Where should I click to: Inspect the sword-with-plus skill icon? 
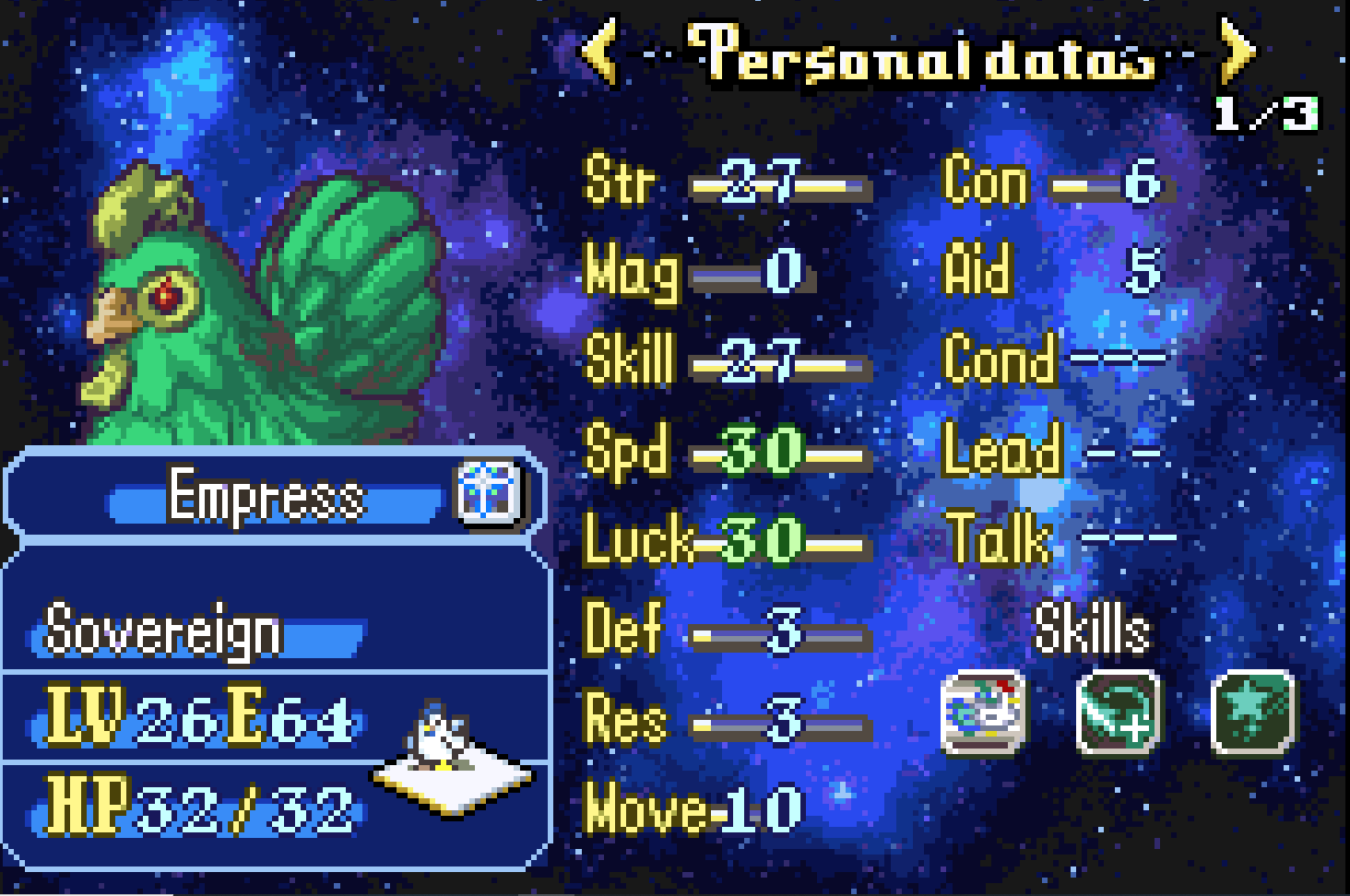click(x=1118, y=713)
